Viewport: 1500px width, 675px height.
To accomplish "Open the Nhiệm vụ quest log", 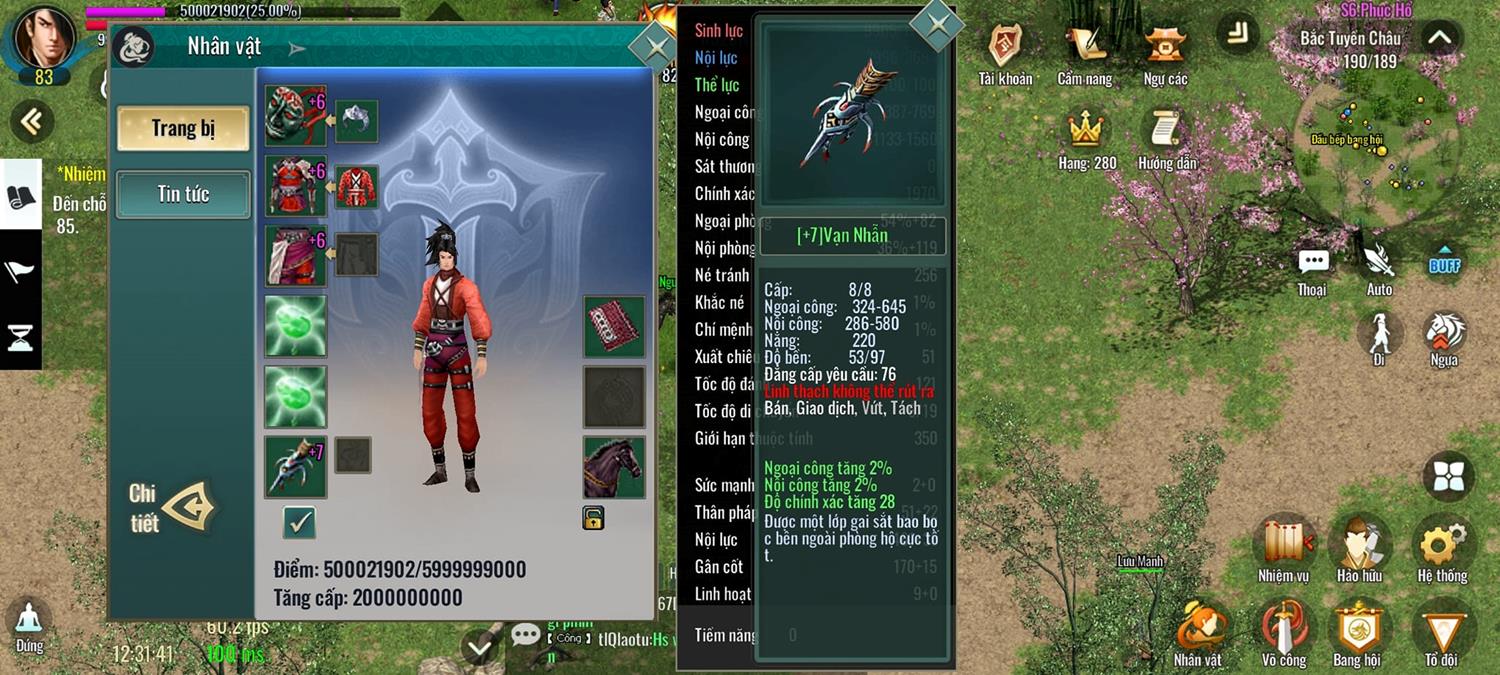I will tap(1284, 546).
